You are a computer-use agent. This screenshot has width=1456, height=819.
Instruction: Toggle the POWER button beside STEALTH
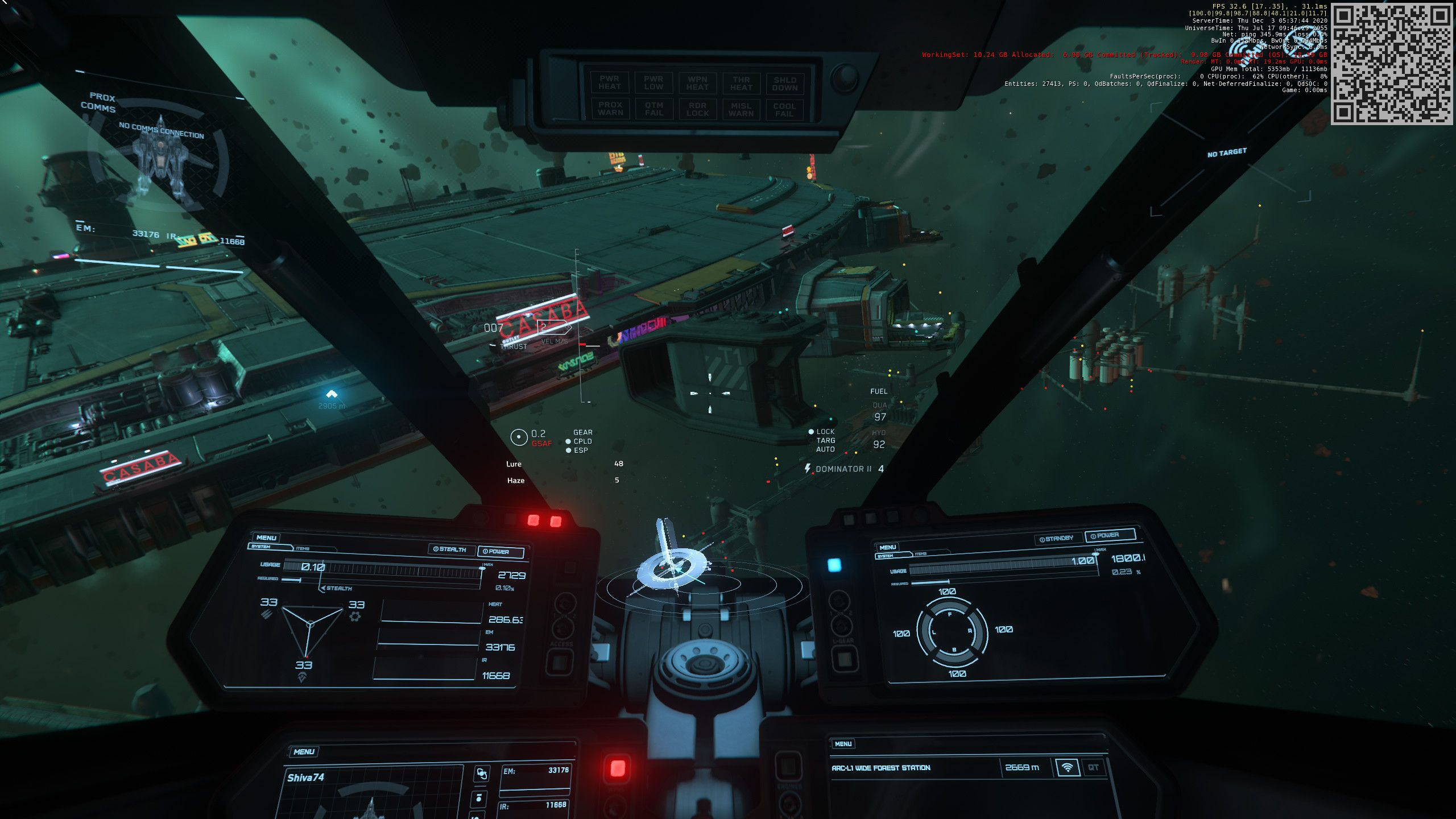pos(500,551)
